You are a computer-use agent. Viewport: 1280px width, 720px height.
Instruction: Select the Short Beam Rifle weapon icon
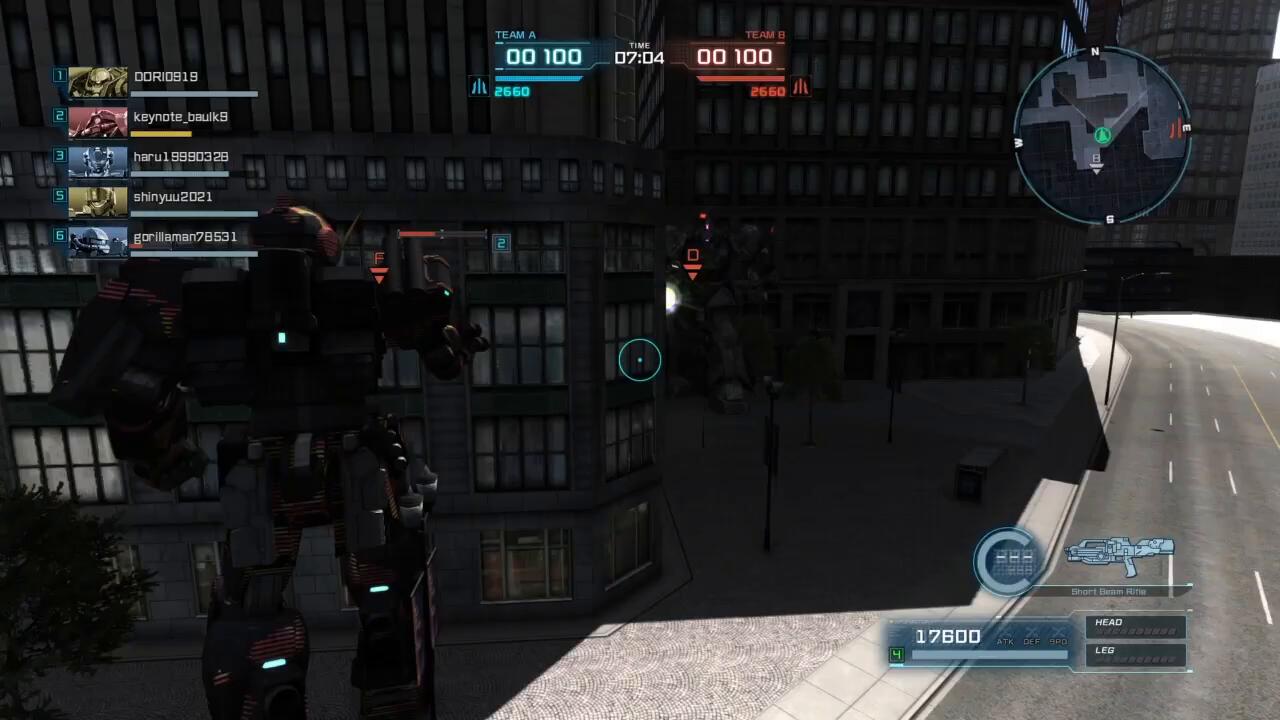tap(1119, 555)
